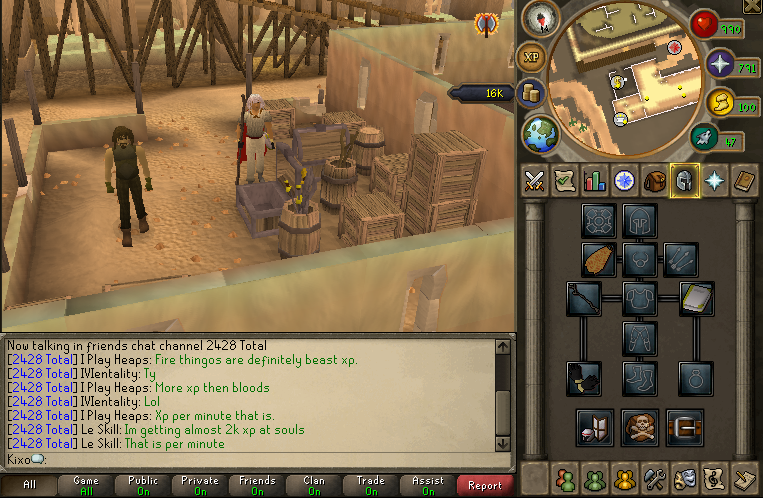Toggle the XP counter button

[531, 56]
